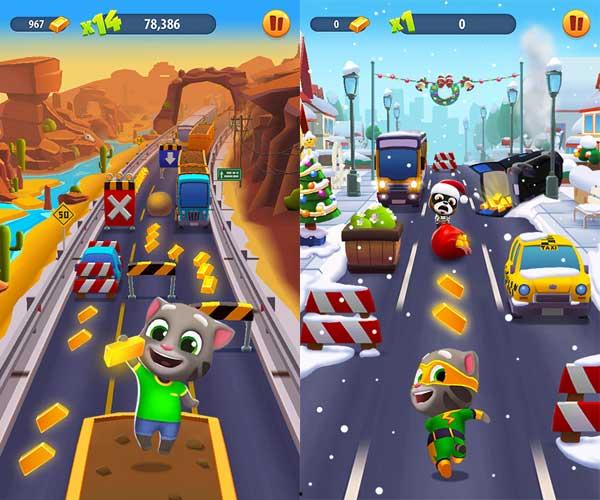Pause the snowy Christmas street run

575,23
